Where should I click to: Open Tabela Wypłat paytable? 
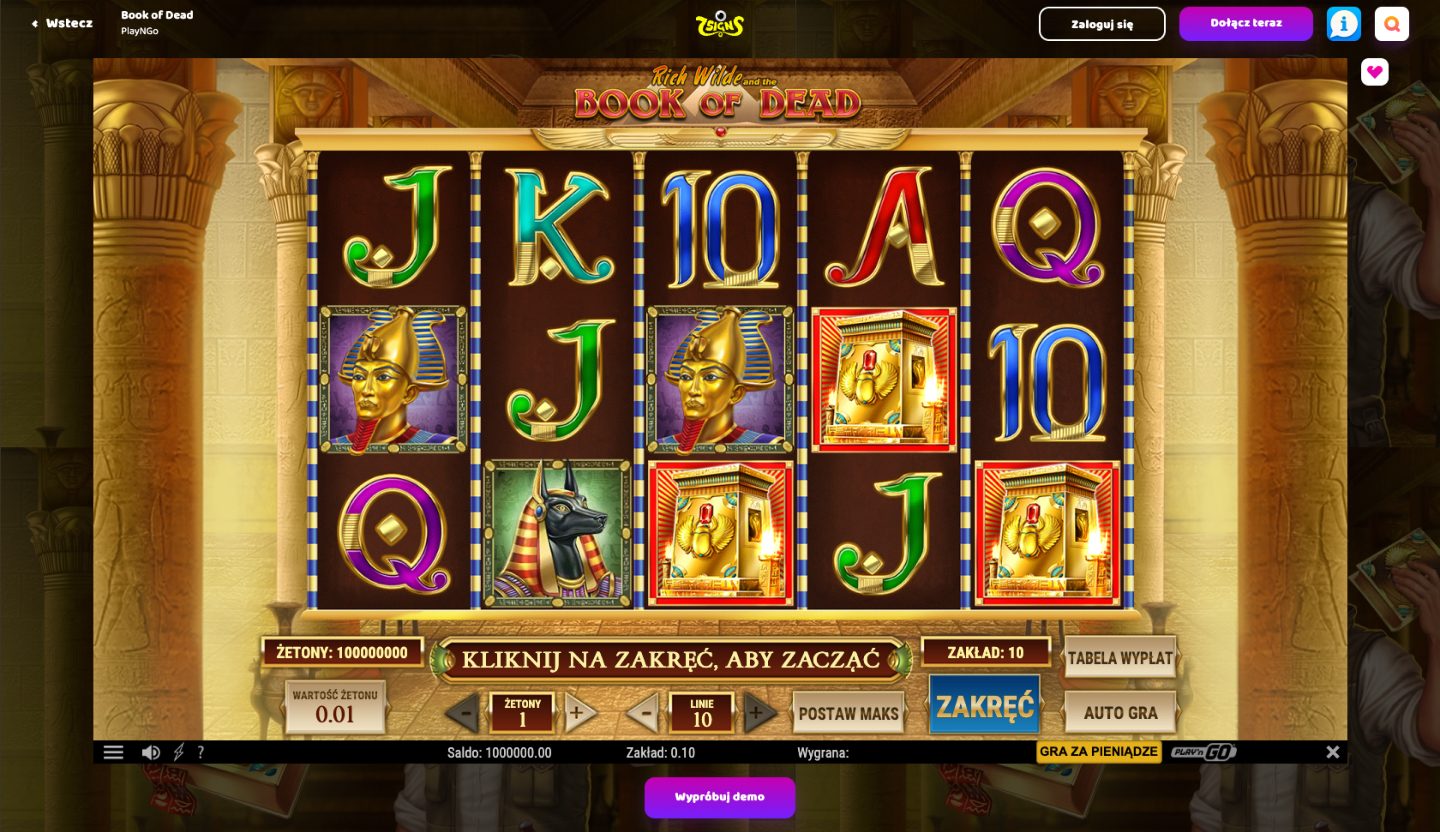[x=1120, y=658]
